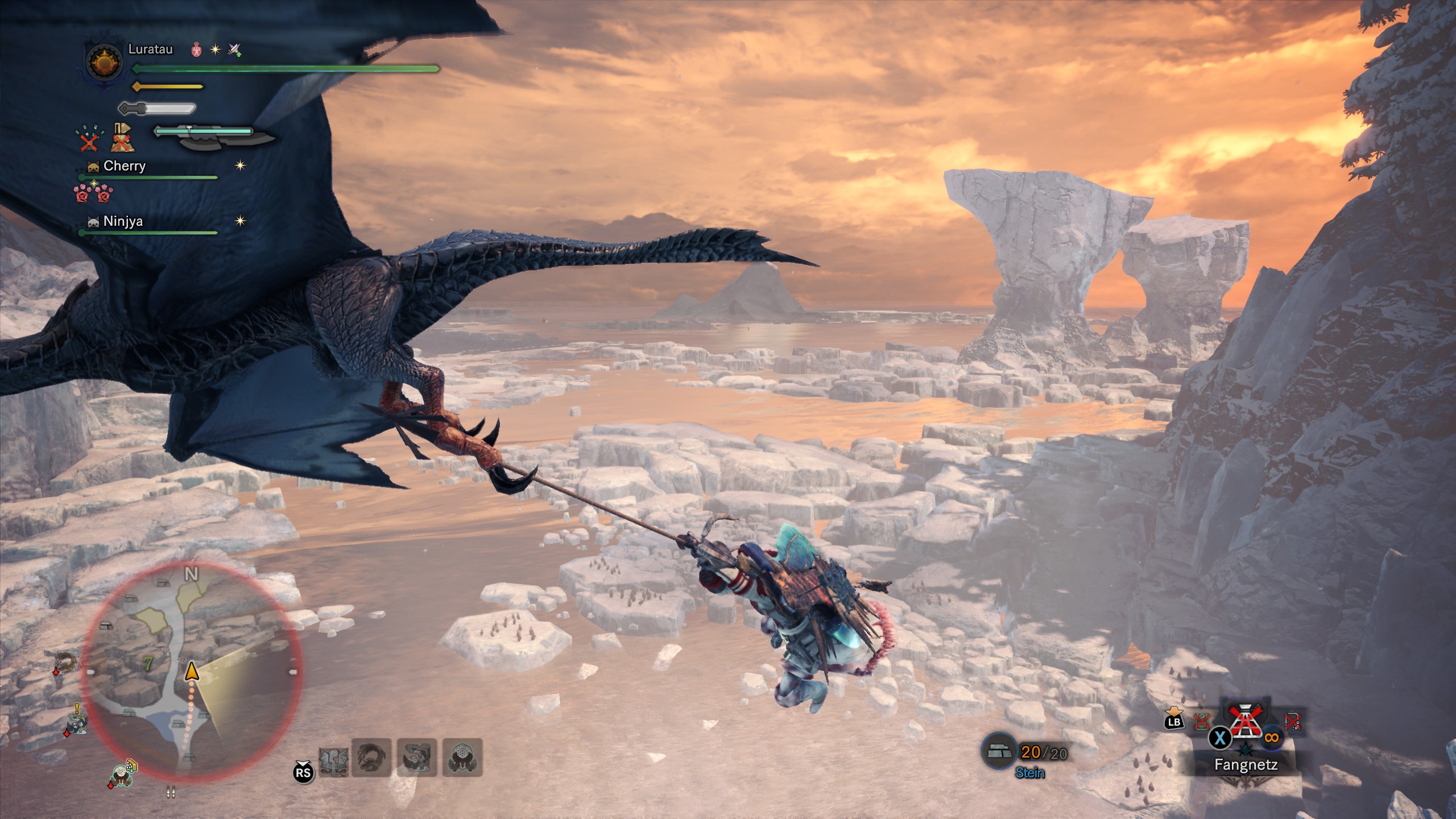Choose the coiled dragon monster target icon
The width and height of the screenshot is (1456, 819).
coord(372,758)
